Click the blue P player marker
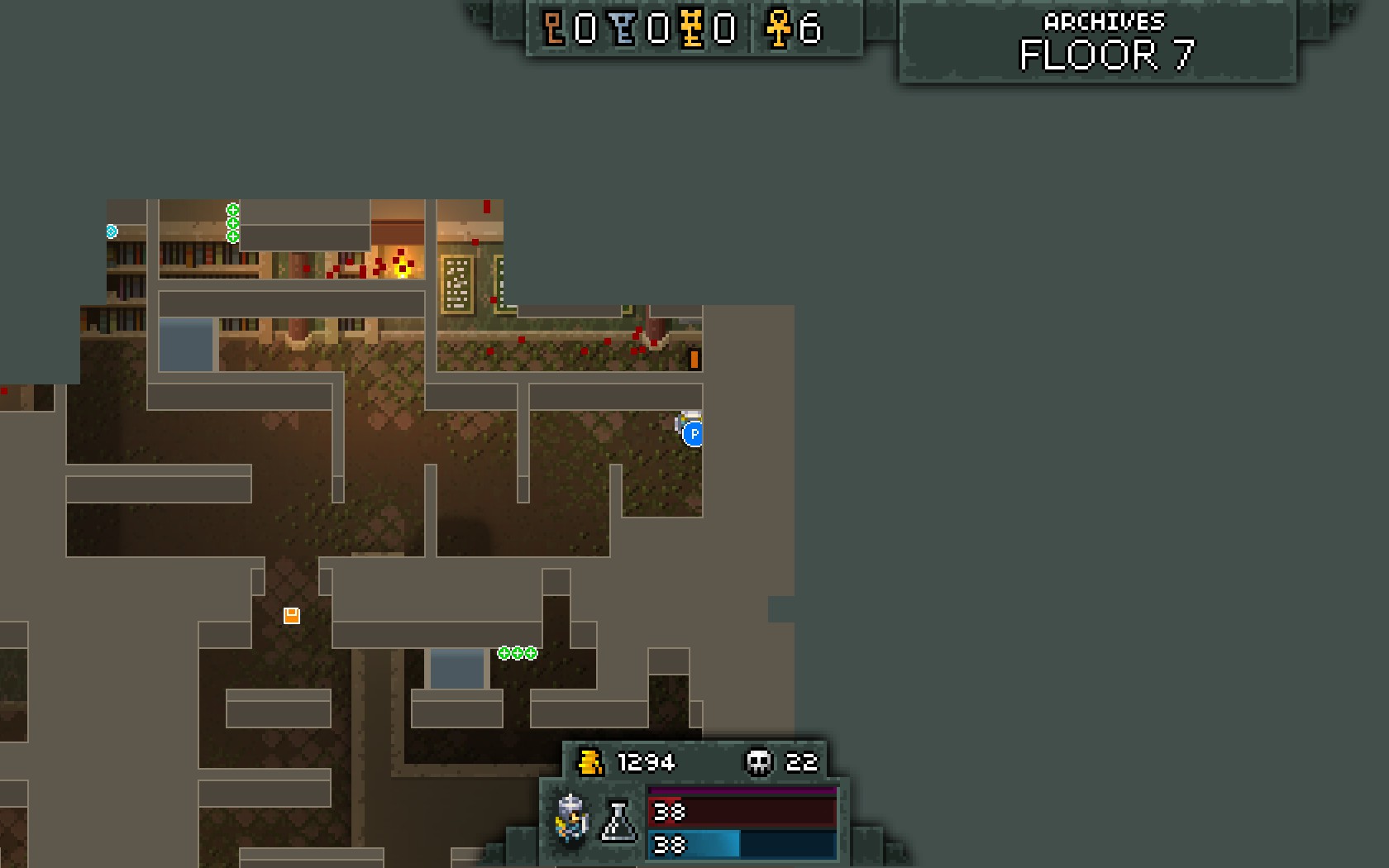 tap(693, 433)
